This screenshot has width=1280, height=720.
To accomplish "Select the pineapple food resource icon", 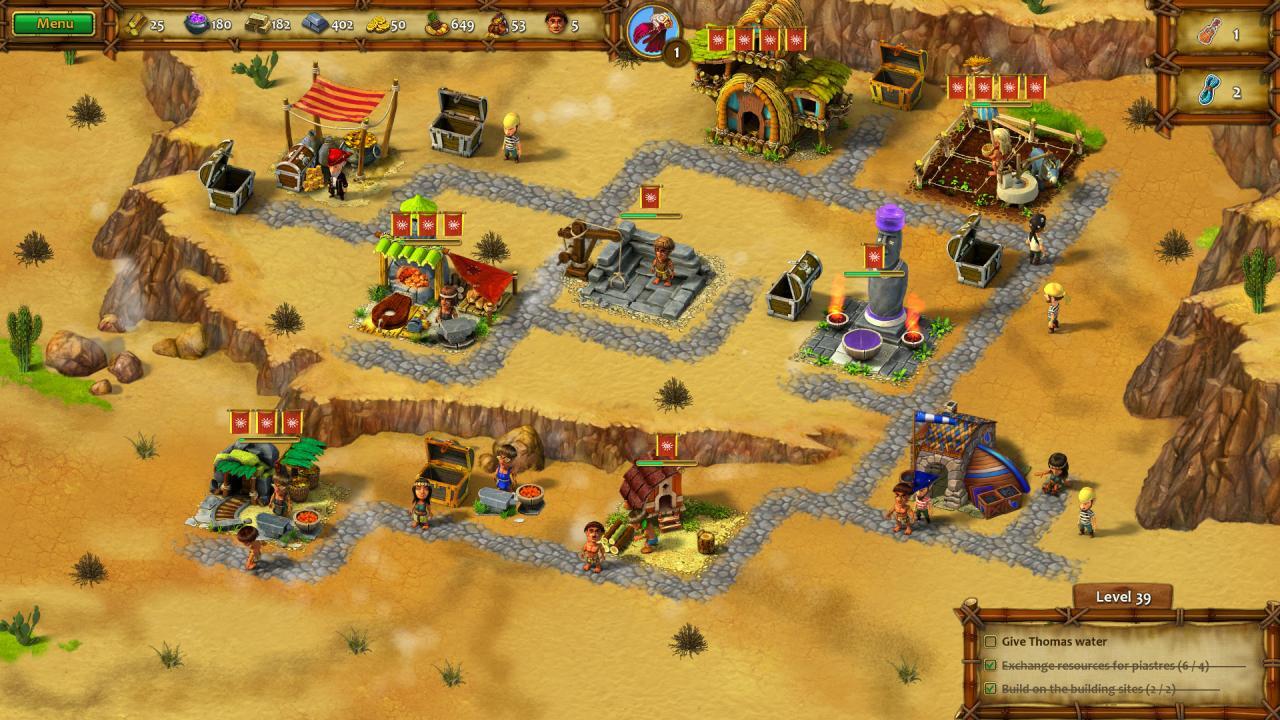I will [x=436, y=26].
